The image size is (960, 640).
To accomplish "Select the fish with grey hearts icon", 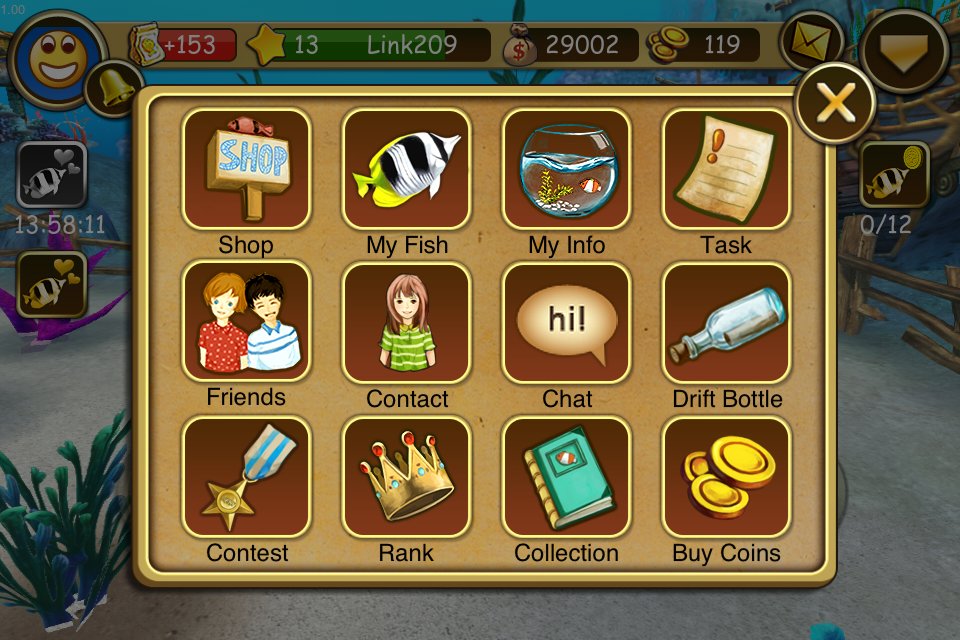I will point(52,175).
